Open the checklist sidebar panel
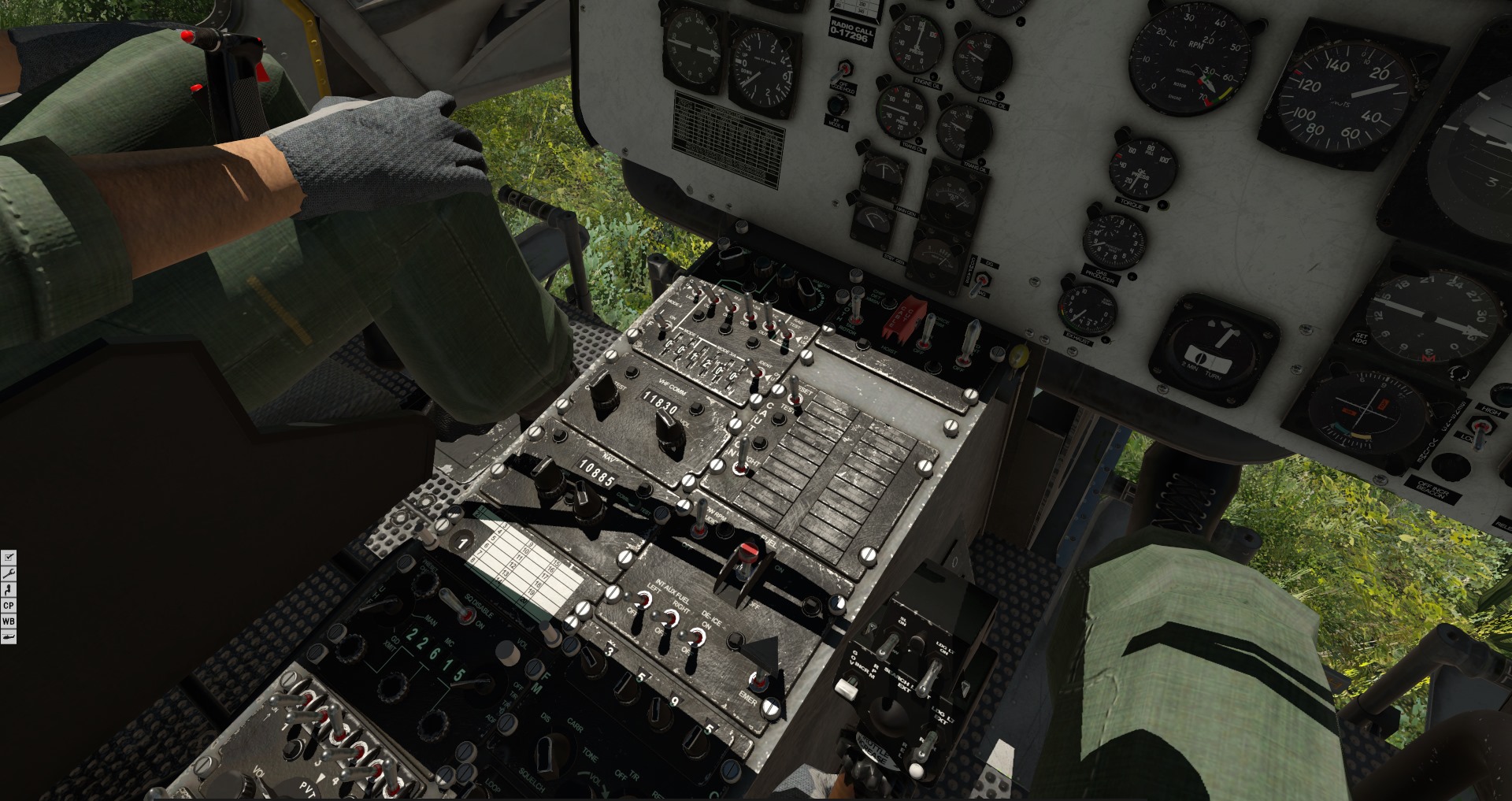Viewport: 1512px width, 801px height. point(9,558)
